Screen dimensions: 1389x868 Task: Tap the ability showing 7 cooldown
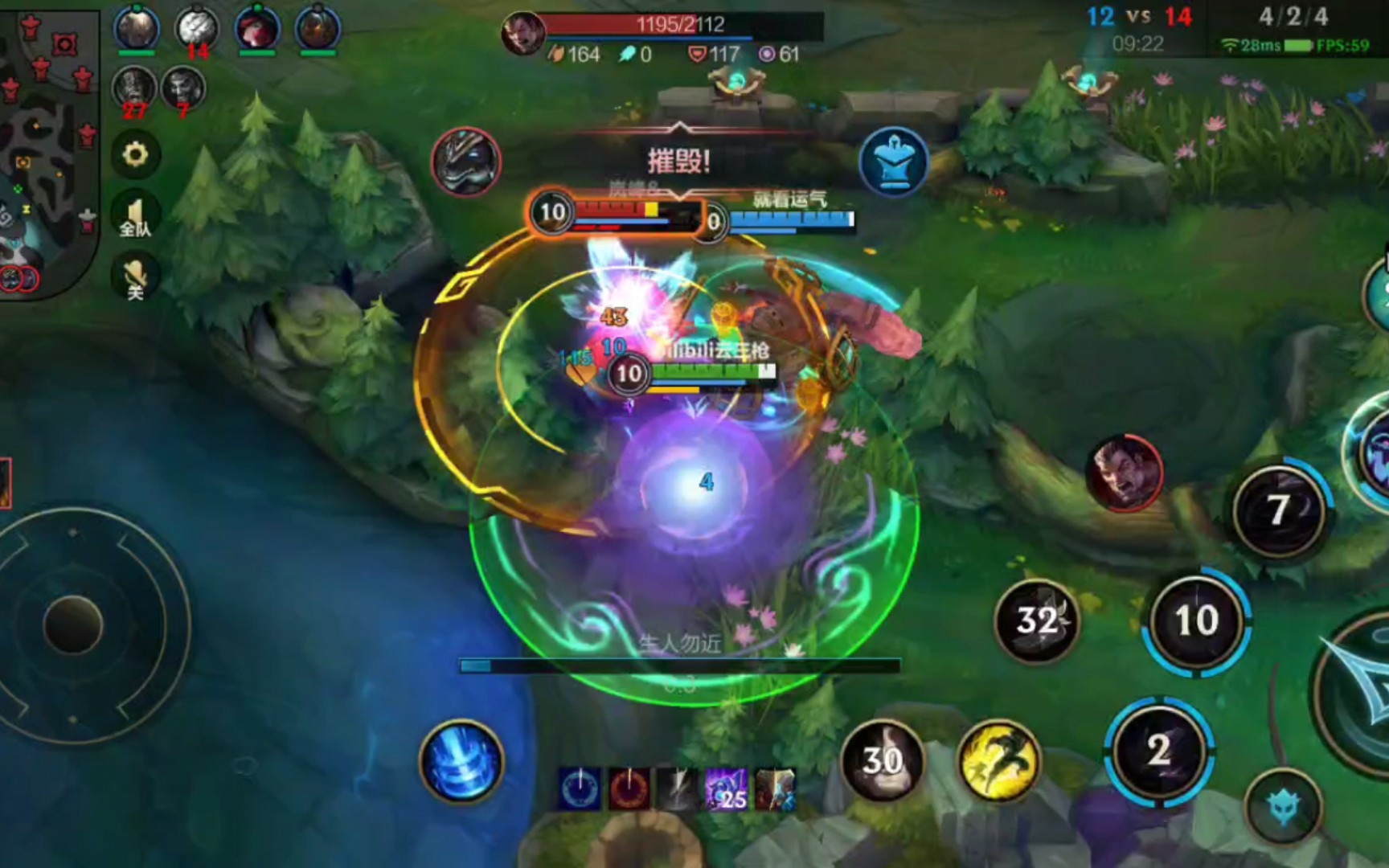click(x=1278, y=510)
